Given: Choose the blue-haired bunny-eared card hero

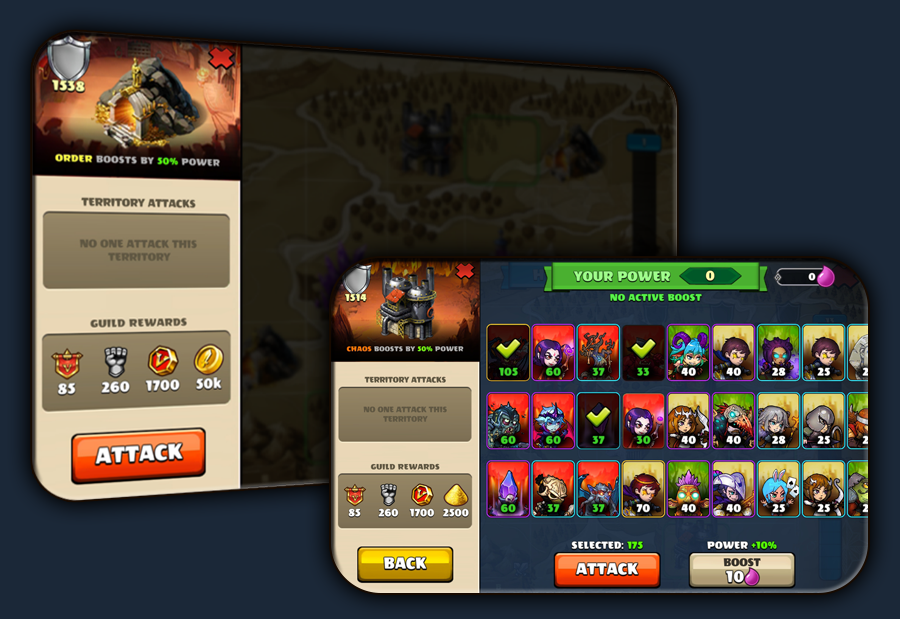Looking at the screenshot, I should point(779,488).
